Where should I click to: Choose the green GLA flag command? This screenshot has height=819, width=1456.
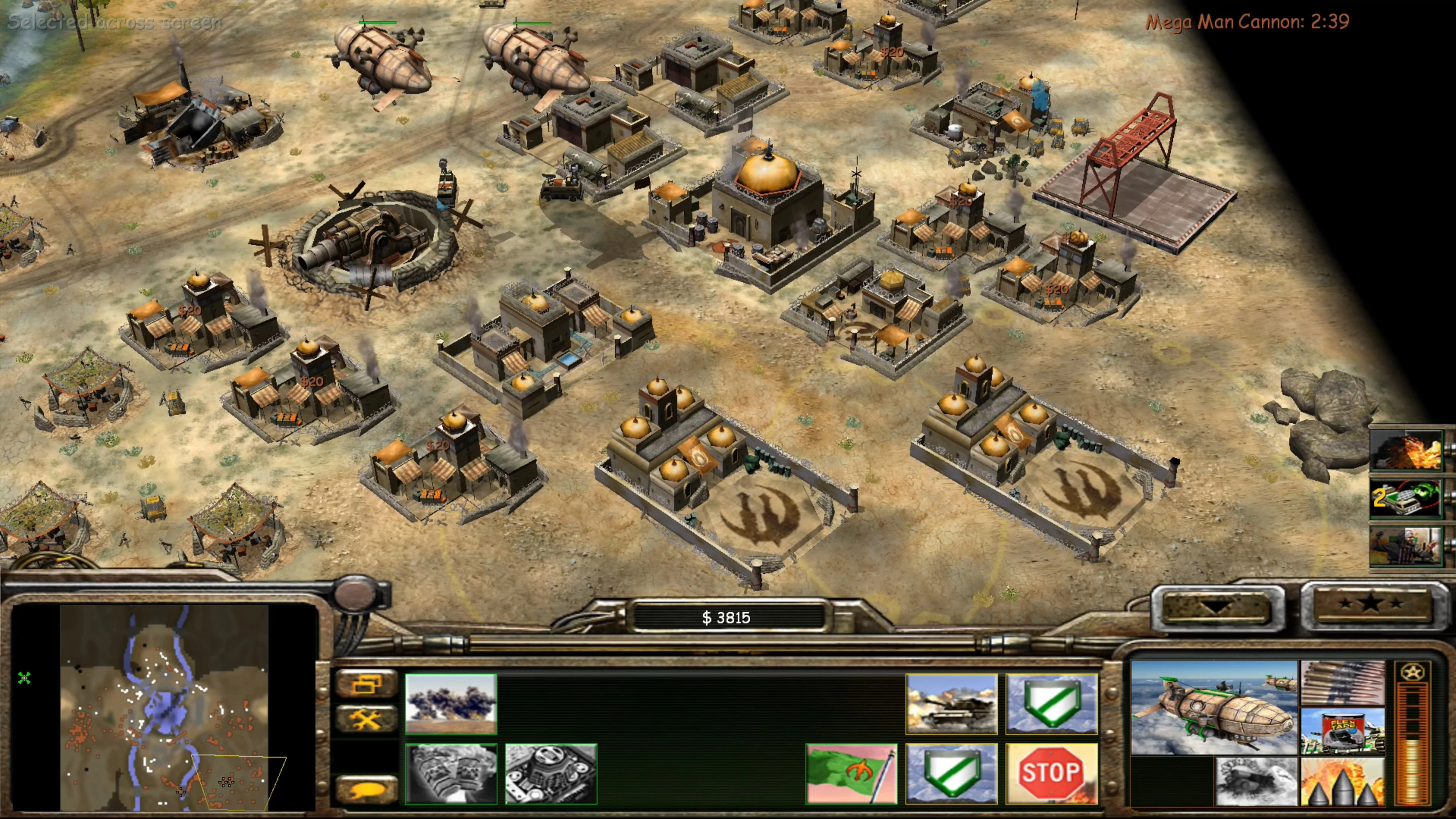point(851,773)
